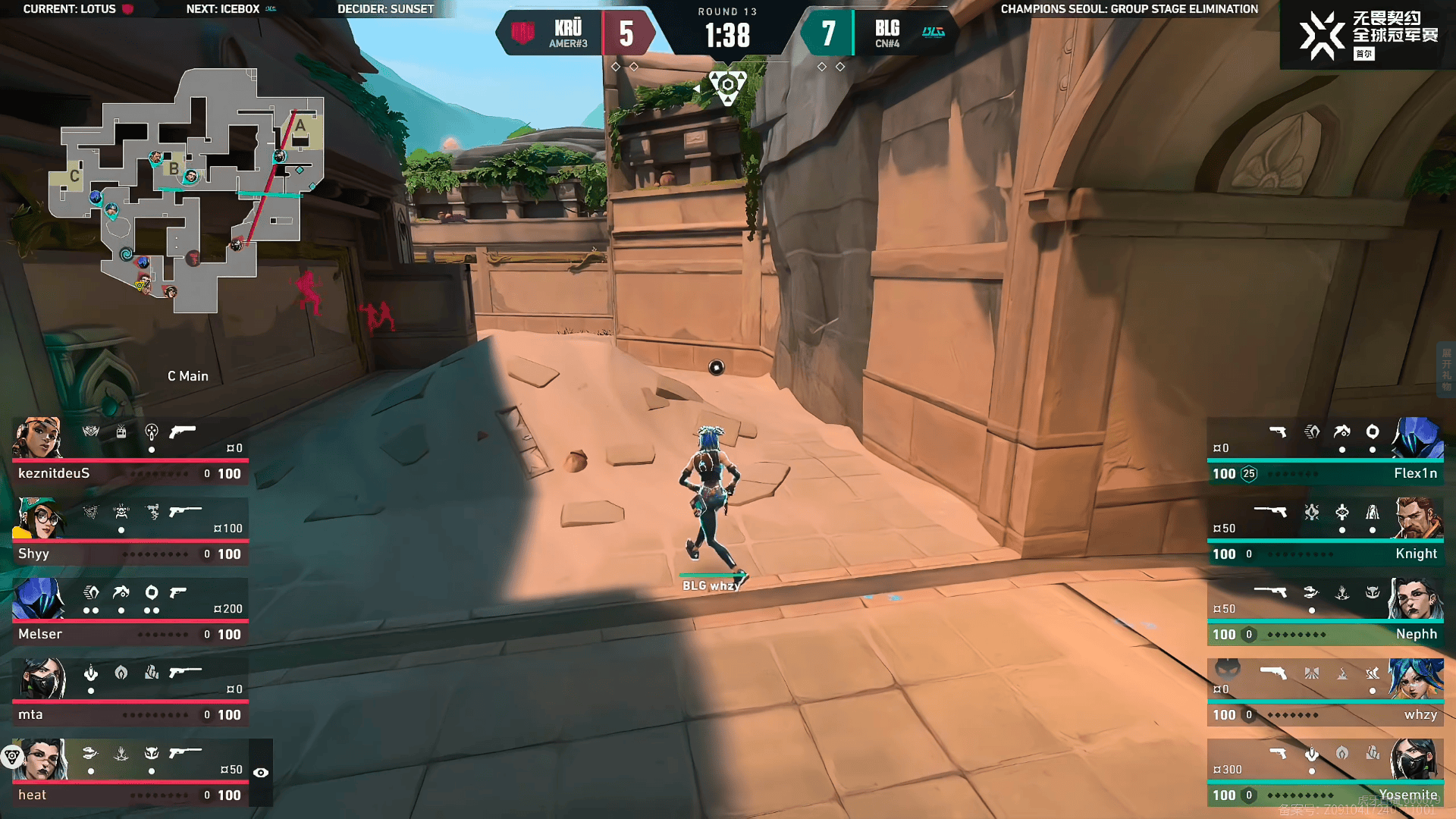This screenshot has width=1456, height=819.
Task: Choose Shyy's Killjoy portrait
Action: coord(38,518)
